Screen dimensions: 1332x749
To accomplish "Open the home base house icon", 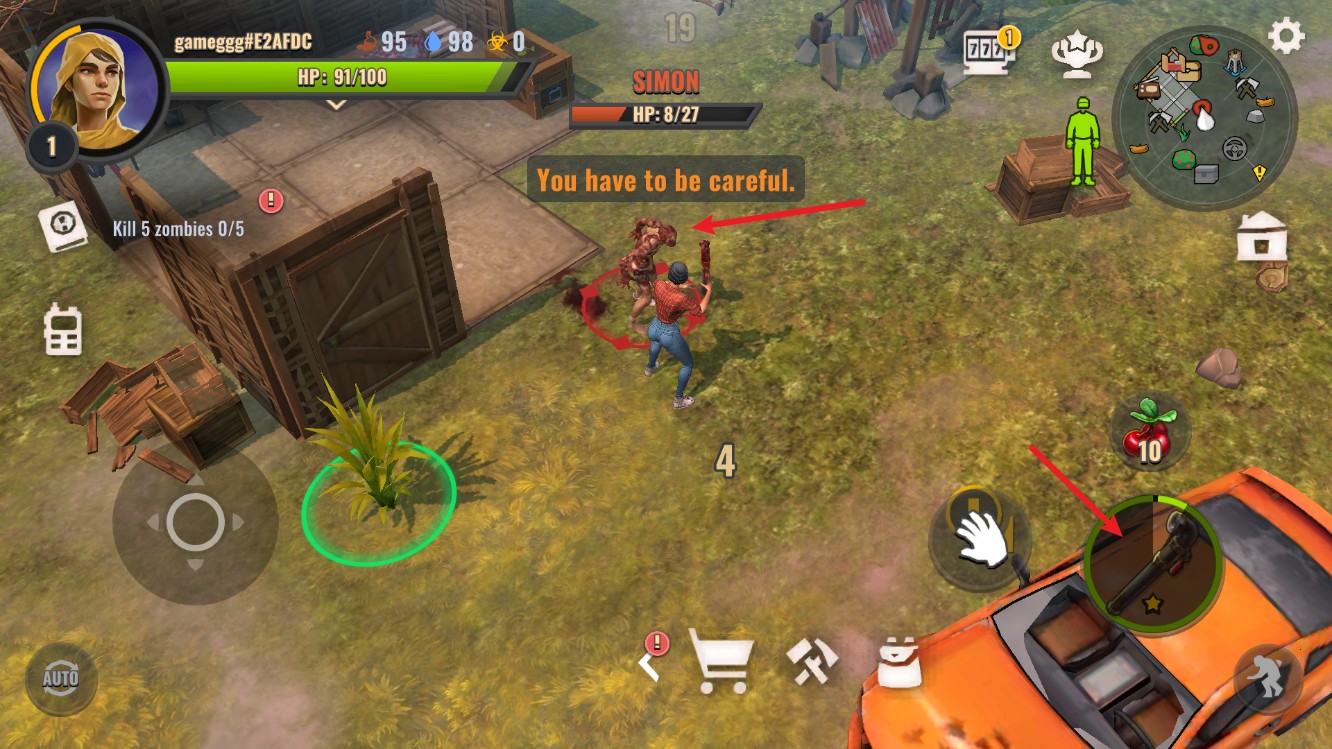I will point(1261,237).
